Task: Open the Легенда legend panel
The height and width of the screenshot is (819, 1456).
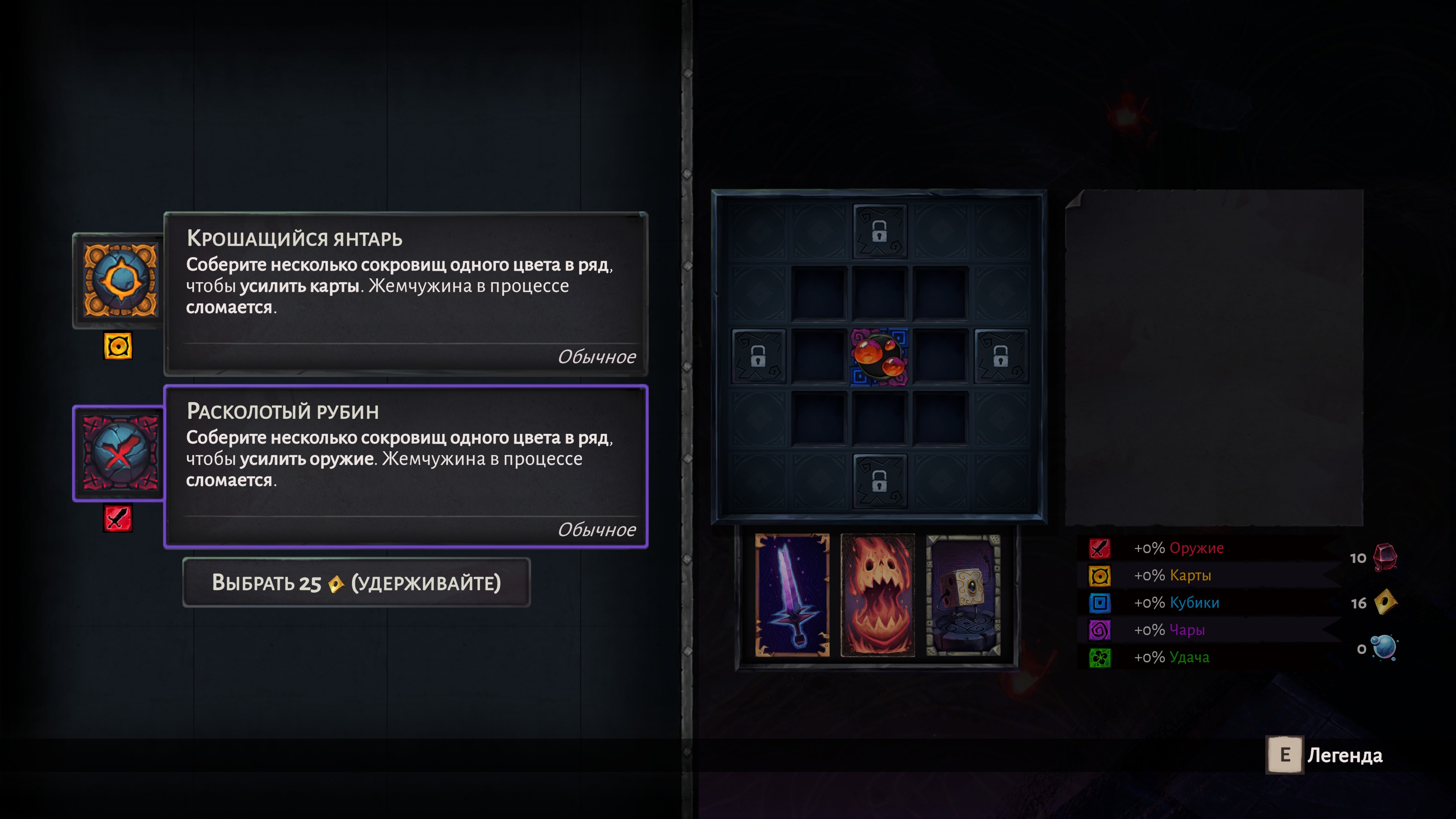Action: coord(1325,755)
